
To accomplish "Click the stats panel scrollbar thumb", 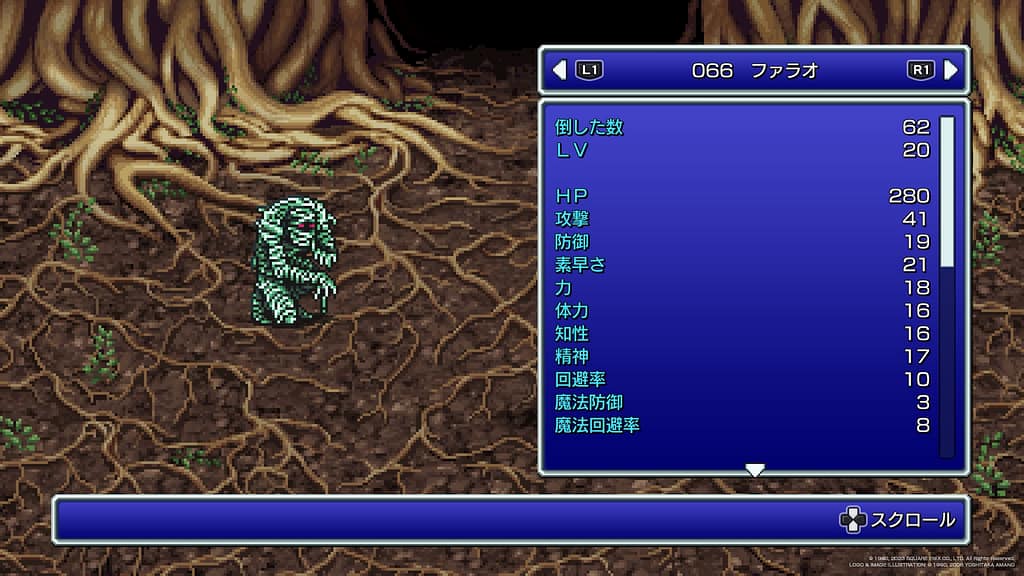I will tap(947, 191).
